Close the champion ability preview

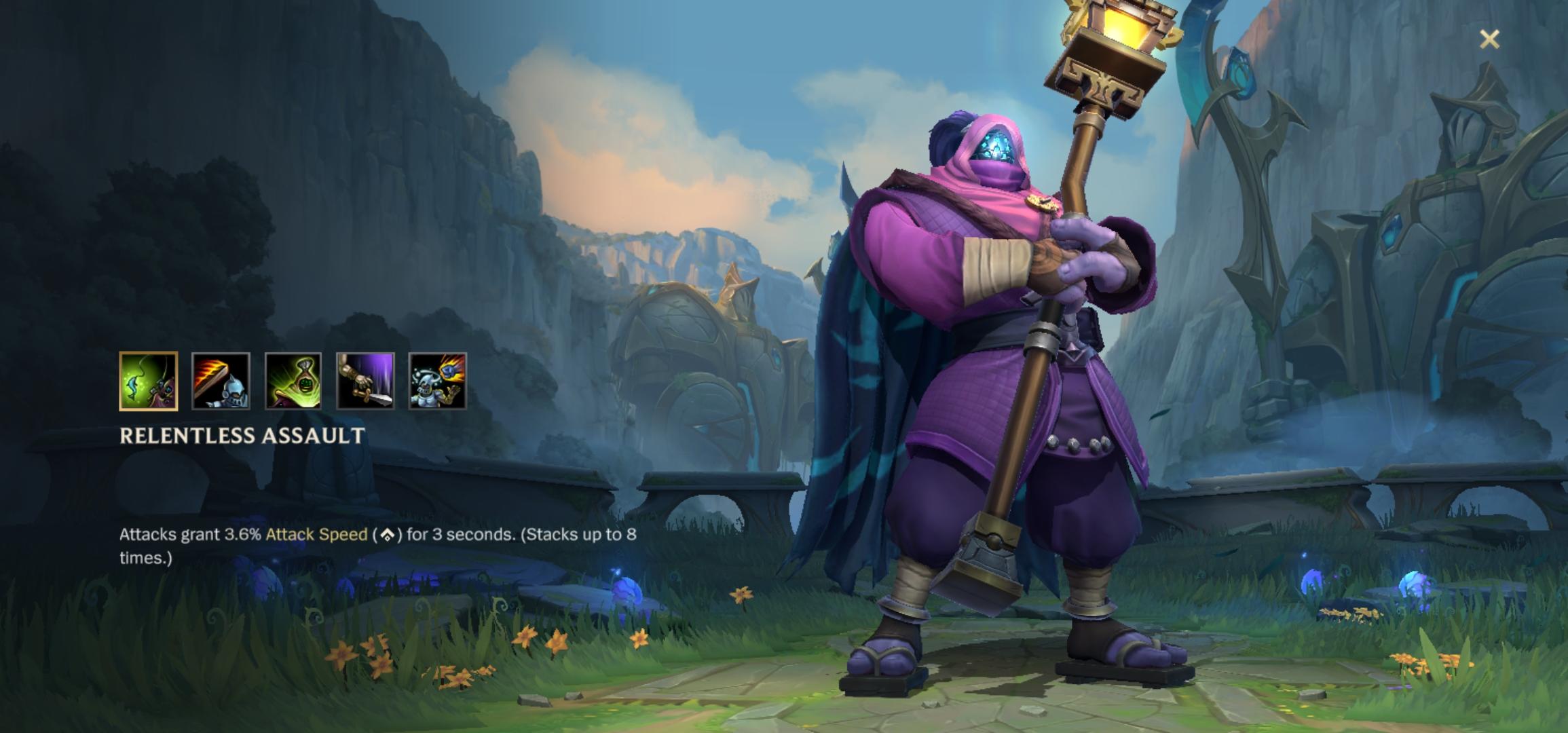coord(1489,39)
